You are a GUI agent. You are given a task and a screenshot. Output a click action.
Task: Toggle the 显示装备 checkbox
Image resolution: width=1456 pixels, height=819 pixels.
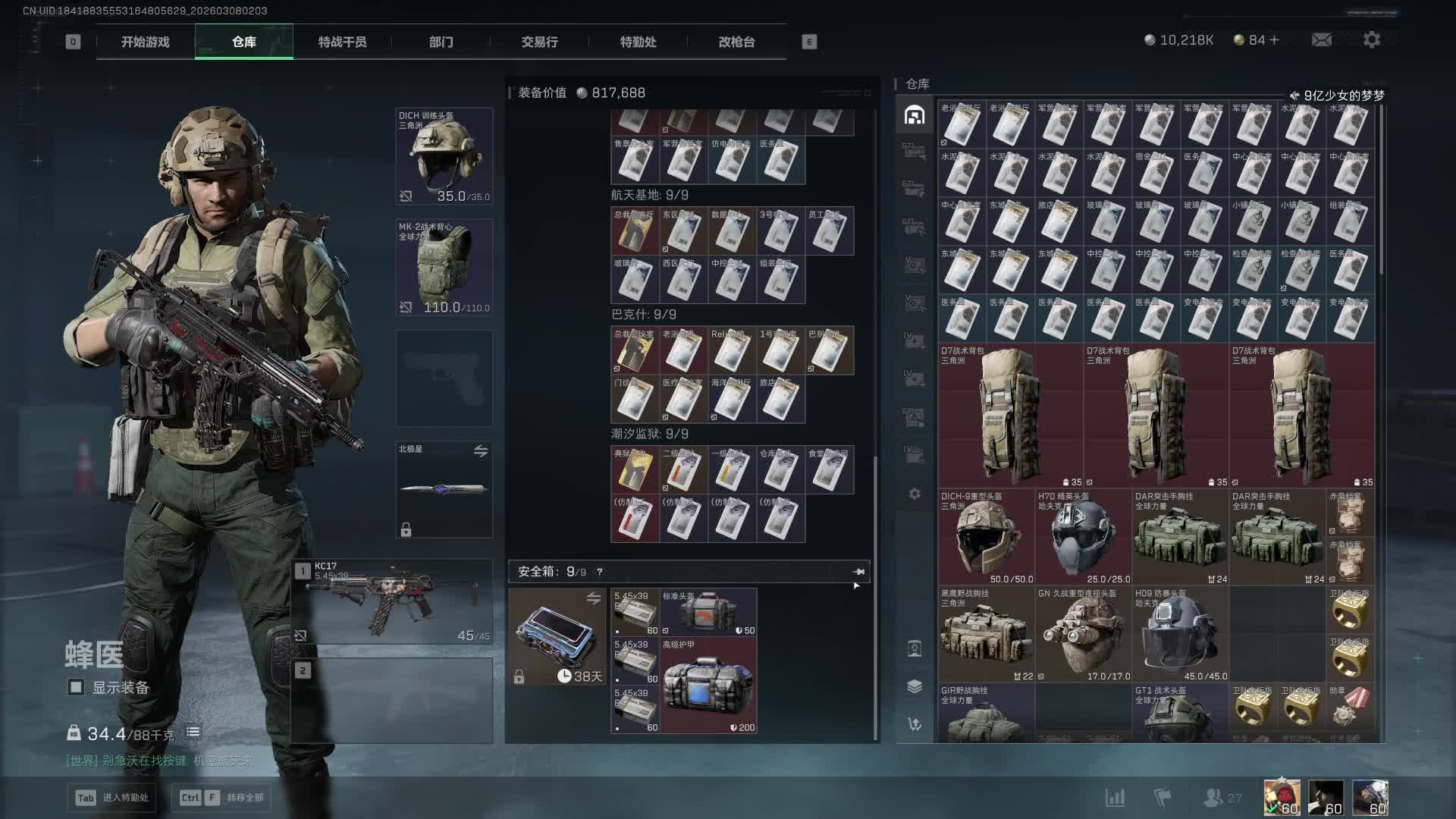point(76,687)
